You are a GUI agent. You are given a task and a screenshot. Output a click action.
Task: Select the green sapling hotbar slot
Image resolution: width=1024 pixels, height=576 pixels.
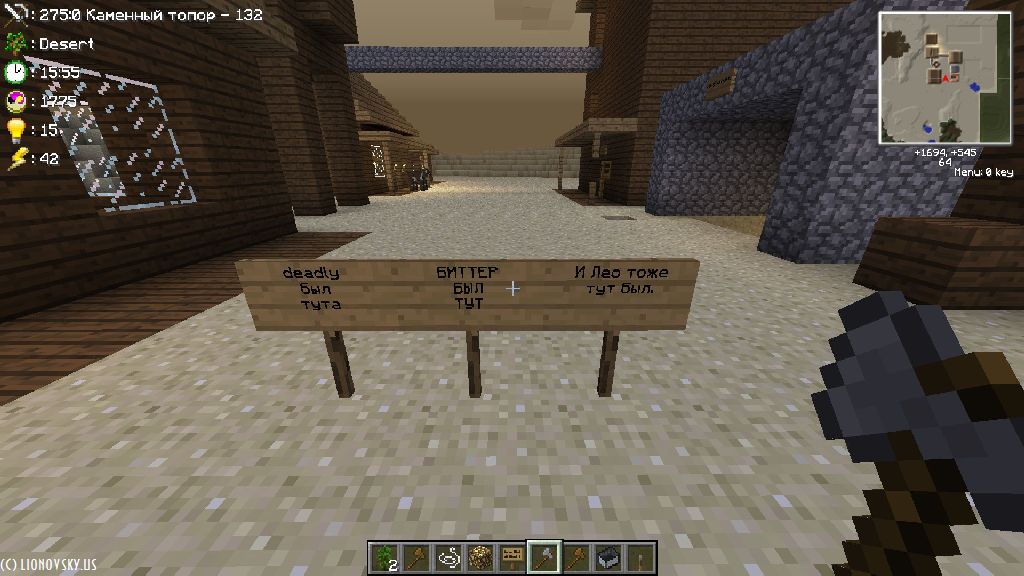385,555
